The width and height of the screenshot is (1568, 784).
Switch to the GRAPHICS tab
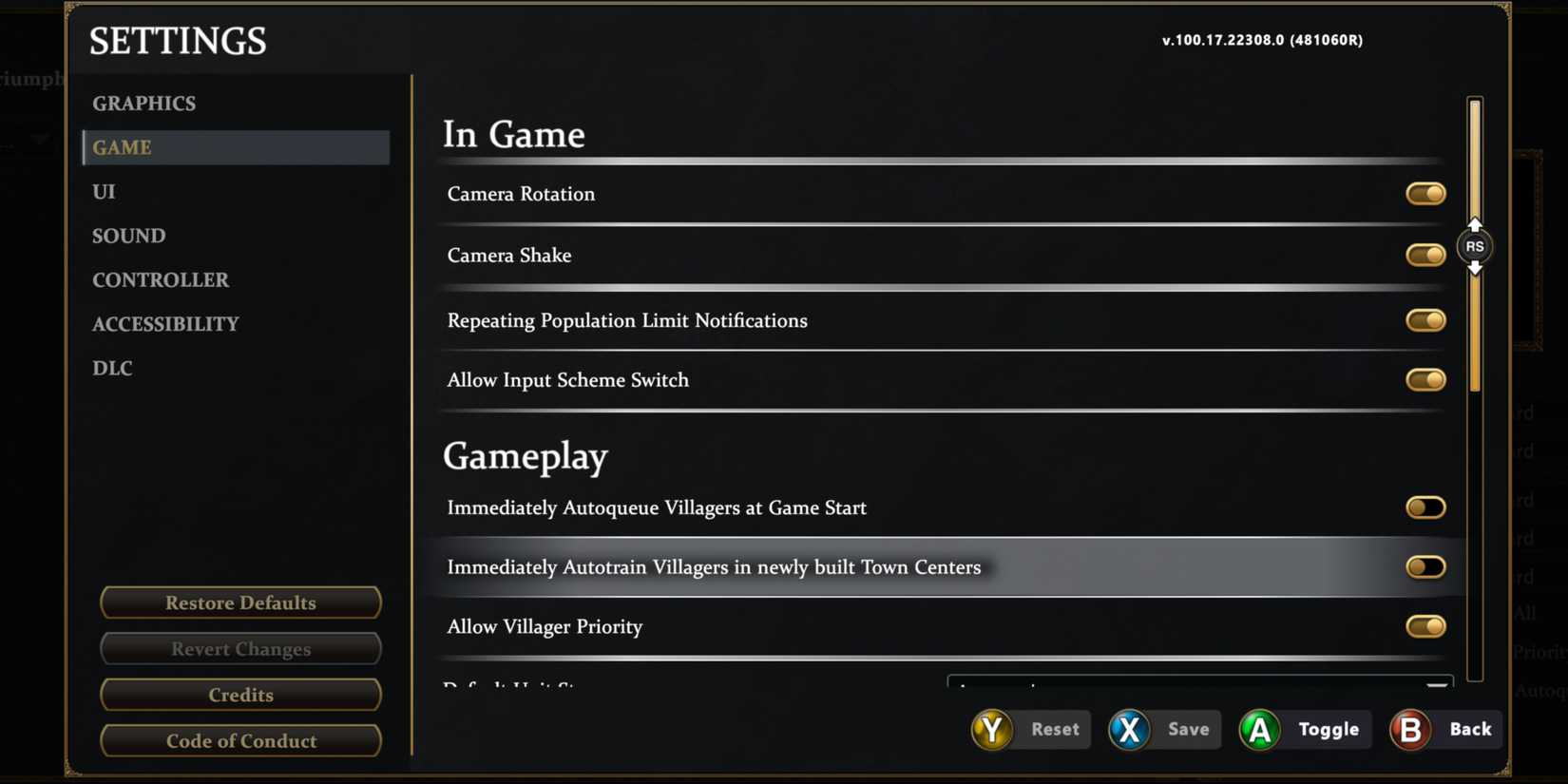pyautogui.click(x=143, y=103)
